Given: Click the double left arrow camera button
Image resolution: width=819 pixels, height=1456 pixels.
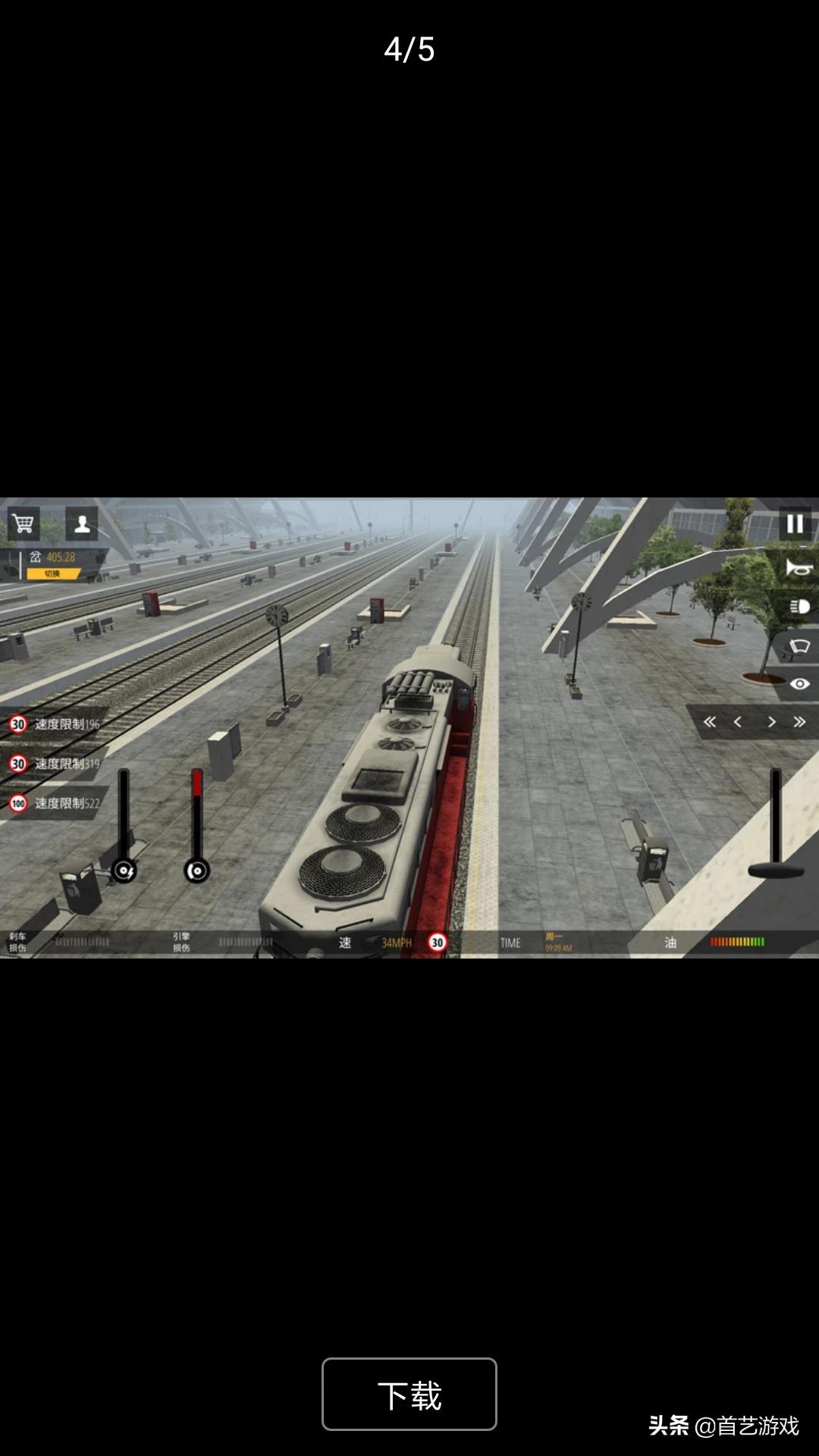Looking at the screenshot, I should (710, 722).
